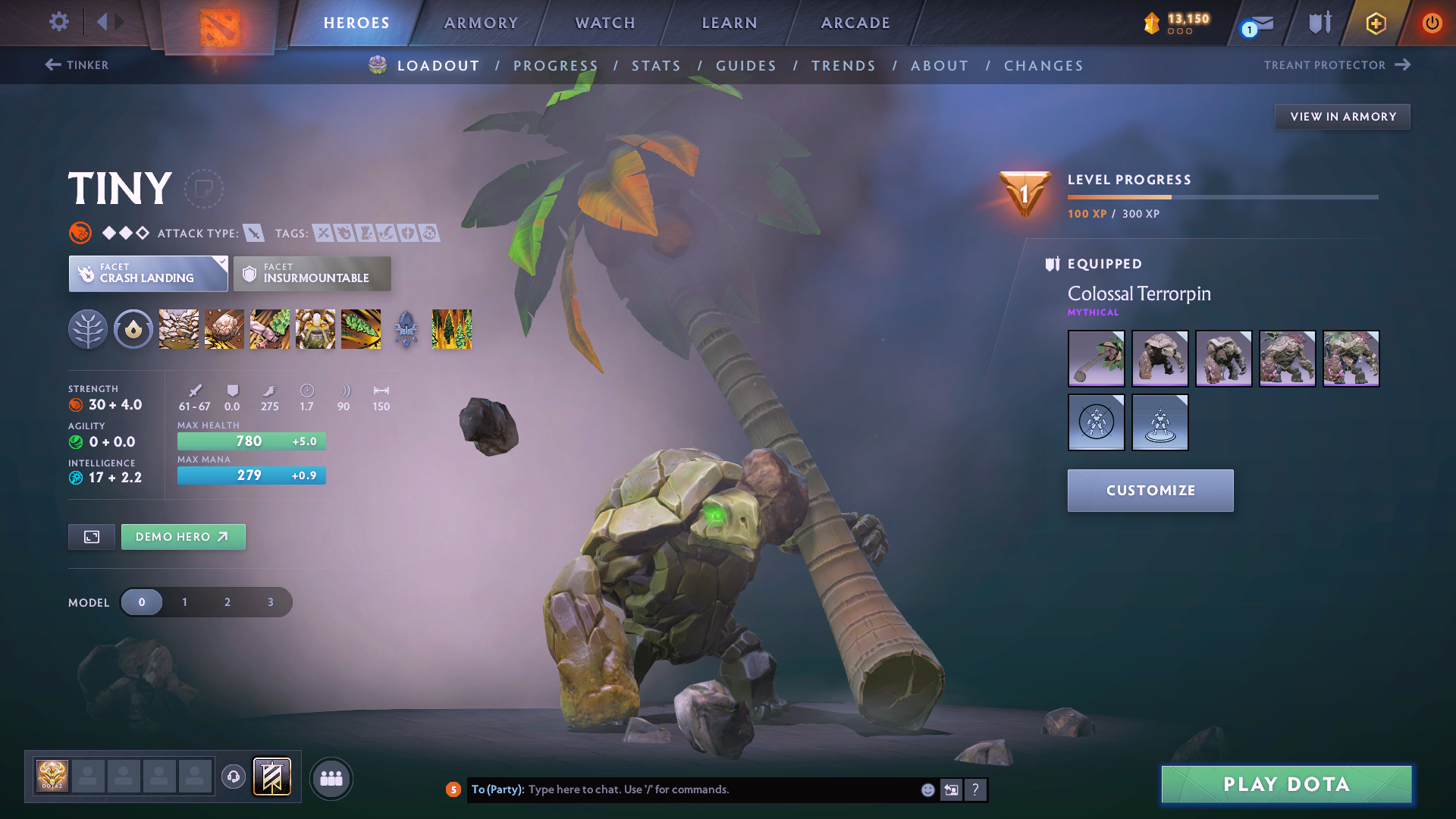Switch to the Insurmountable facet

click(x=312, y=273)
